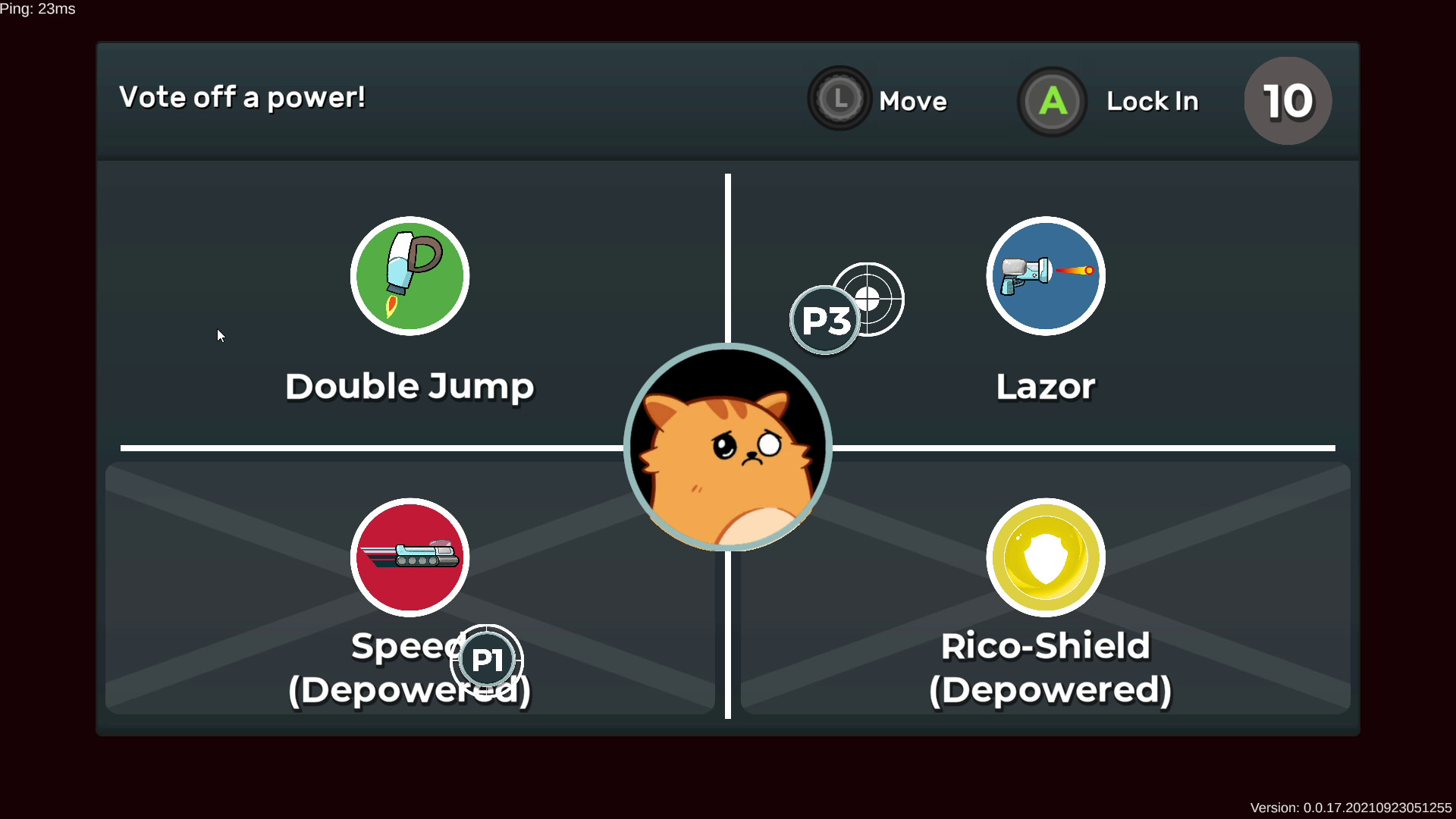Screen dimensions: 1456x819
Task: Click the Vote off a power heading
Action: click(x=243, y=97)
